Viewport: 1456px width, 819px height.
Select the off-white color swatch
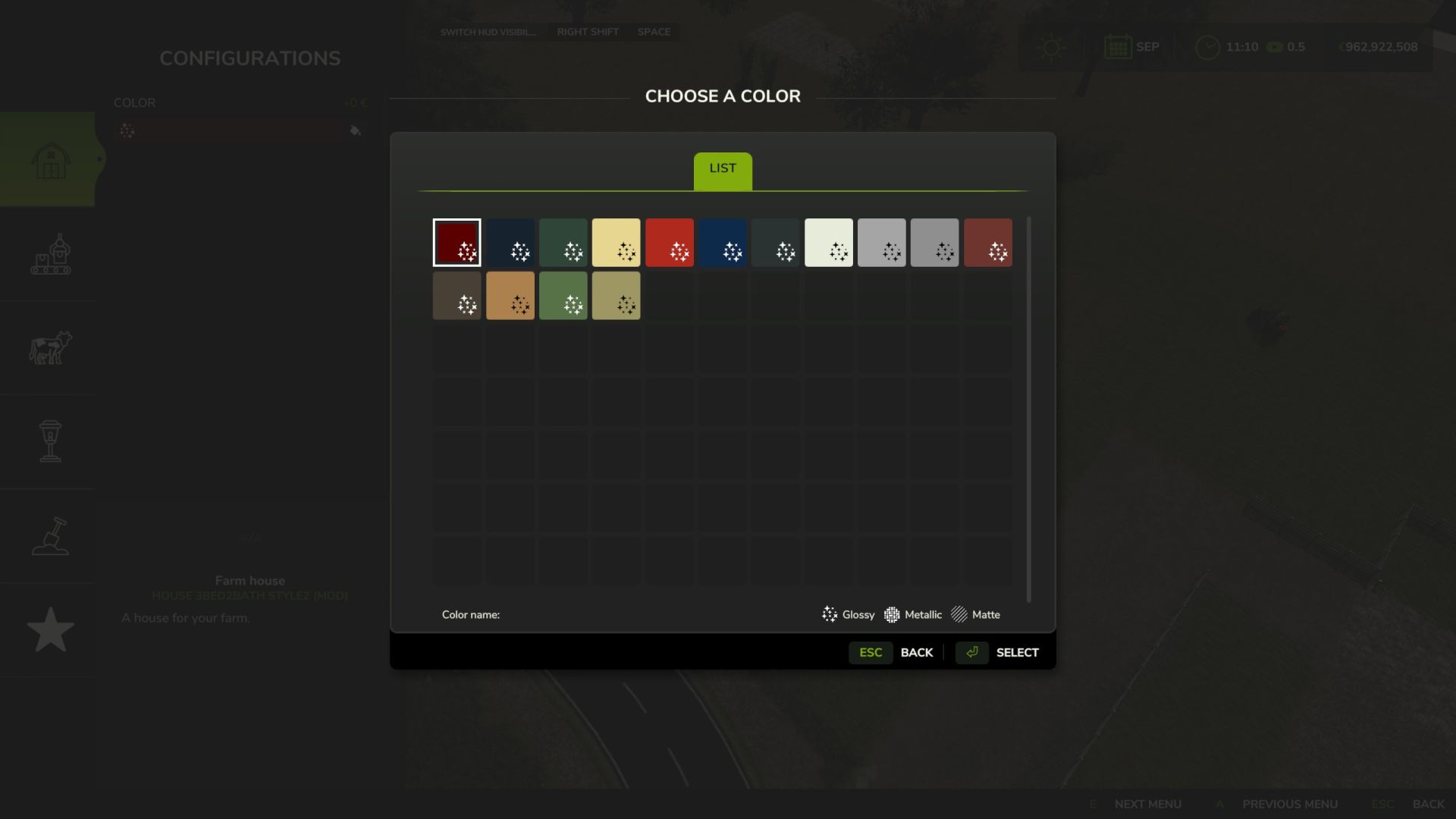(x=828, y=243)
